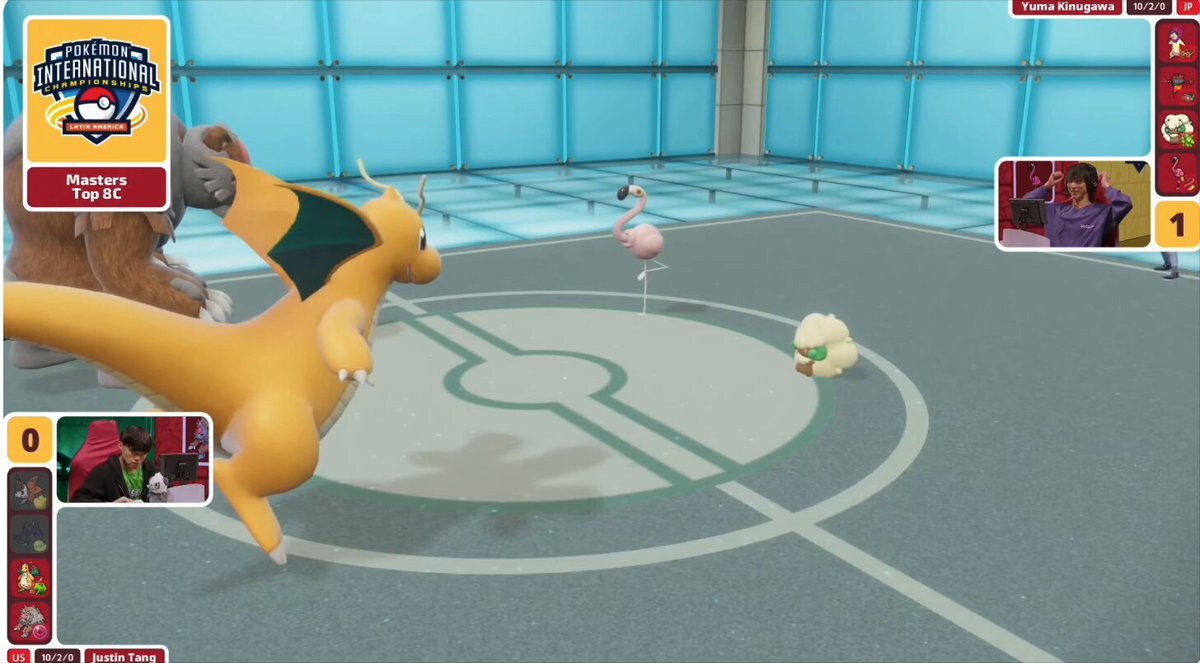Choose Dragonite icon in Justin's team list

pyautogui.click(x=30, y=578)
